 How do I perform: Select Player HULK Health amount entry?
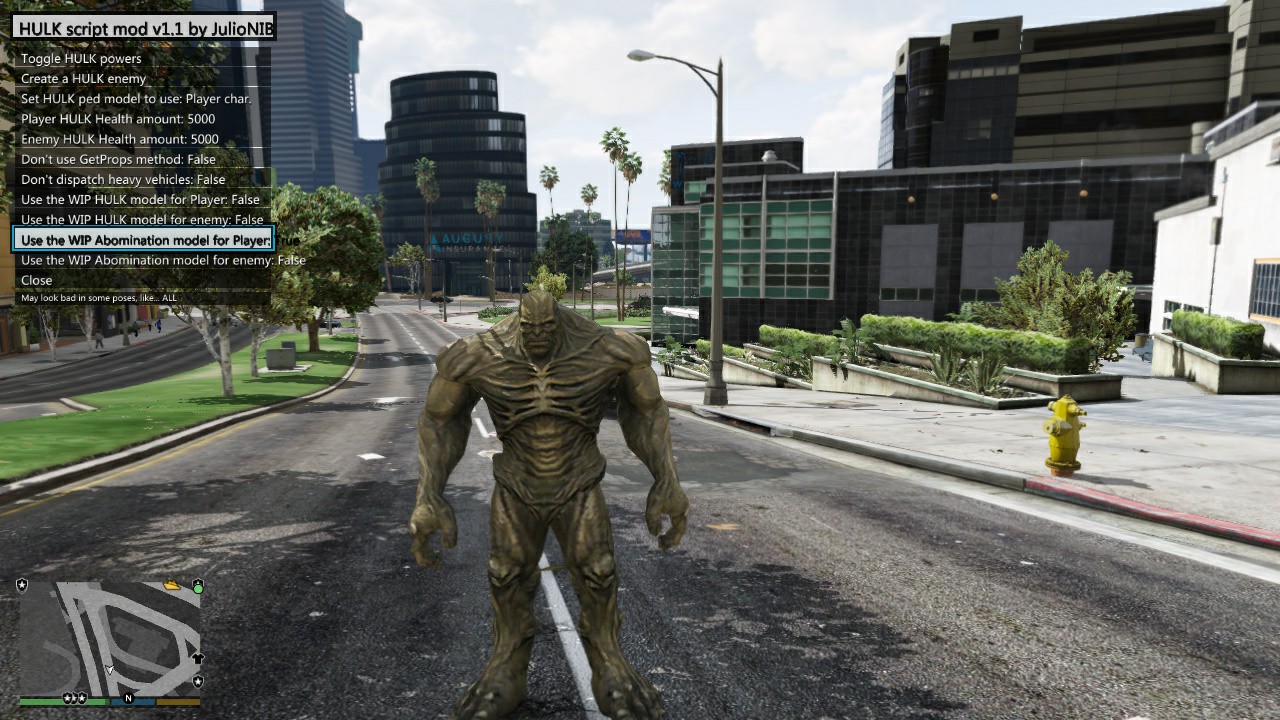[x=118, y=119]
